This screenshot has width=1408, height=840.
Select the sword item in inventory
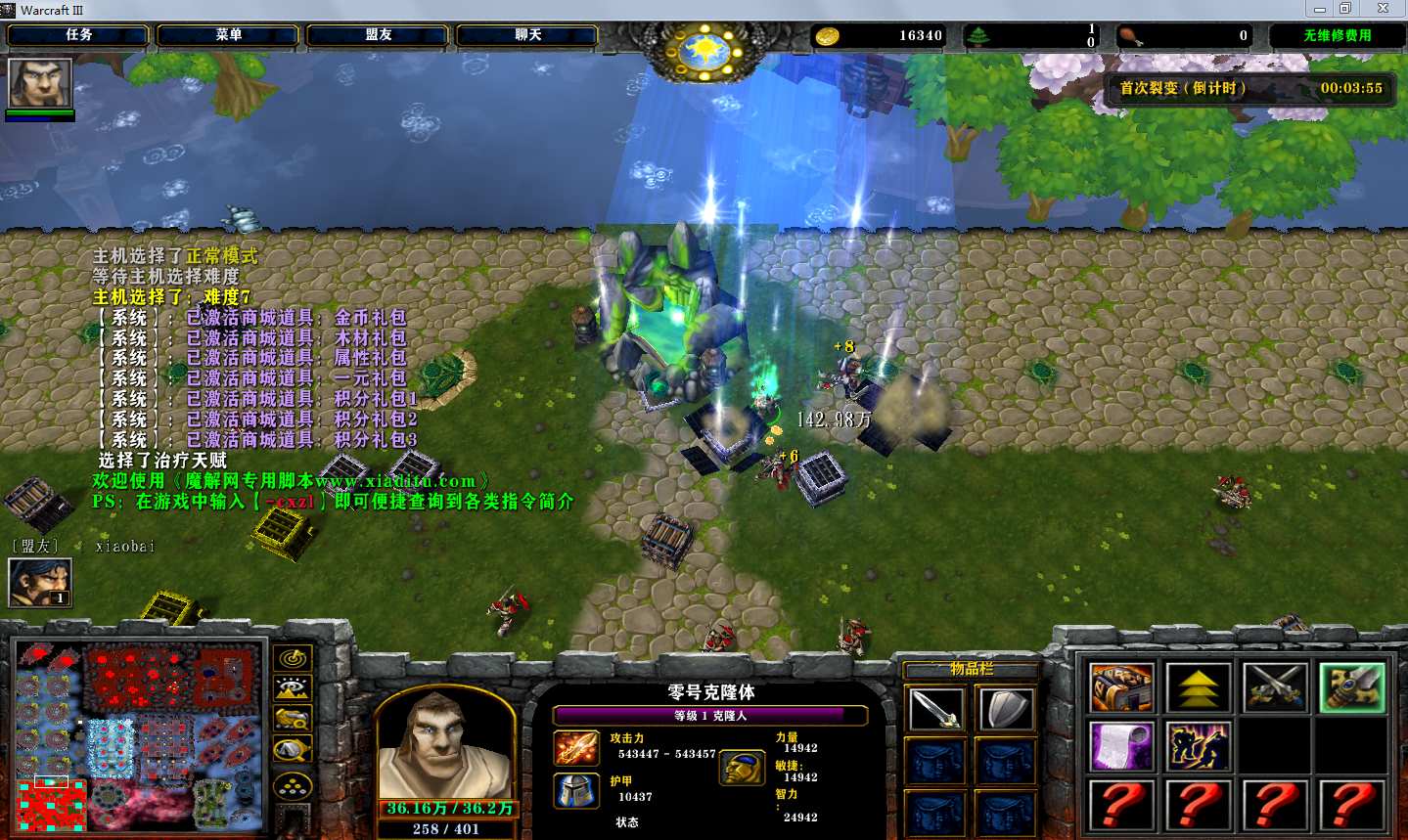click(x=936, y=709)
